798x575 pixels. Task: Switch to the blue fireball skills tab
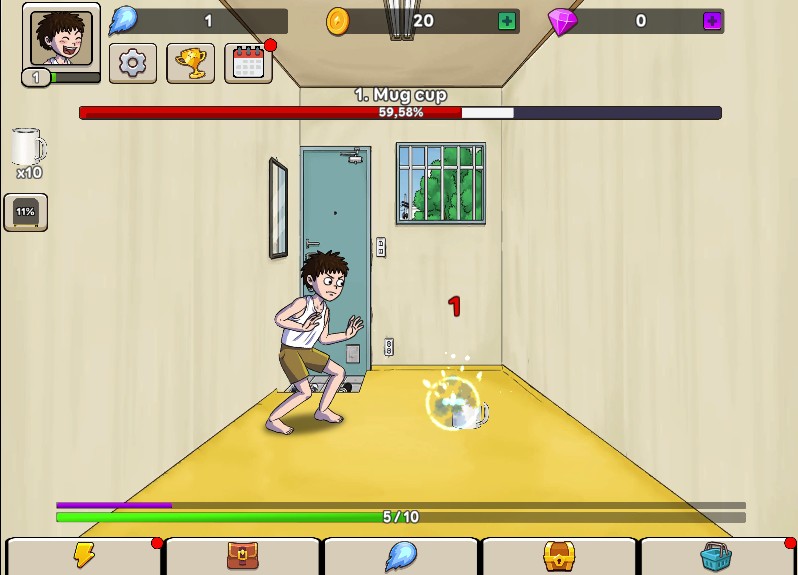click(x=401, y=556)
